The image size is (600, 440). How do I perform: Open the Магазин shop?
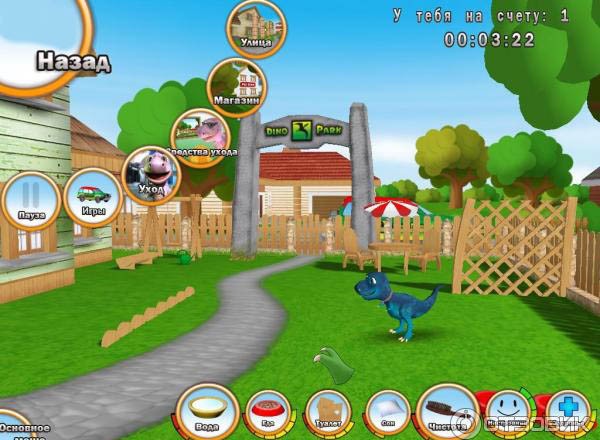(237, 86)
